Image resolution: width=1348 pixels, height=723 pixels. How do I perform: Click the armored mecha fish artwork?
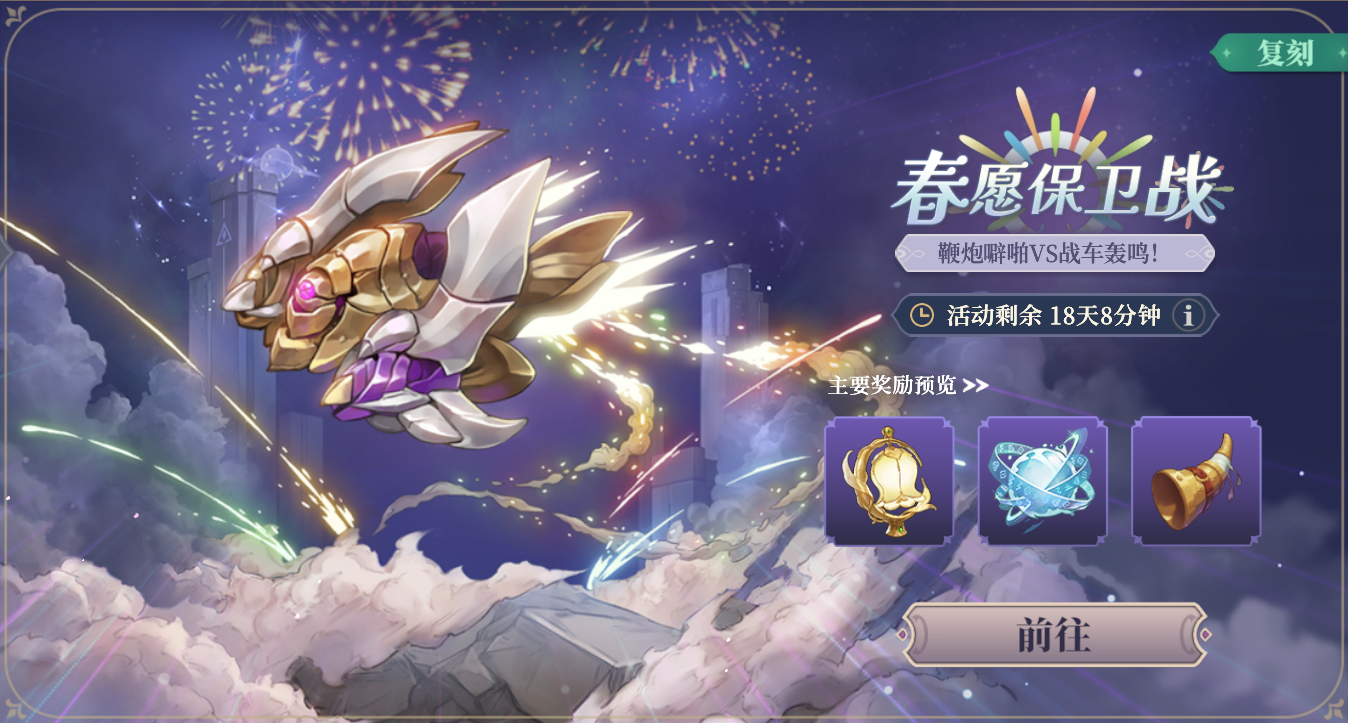(400, 300)
